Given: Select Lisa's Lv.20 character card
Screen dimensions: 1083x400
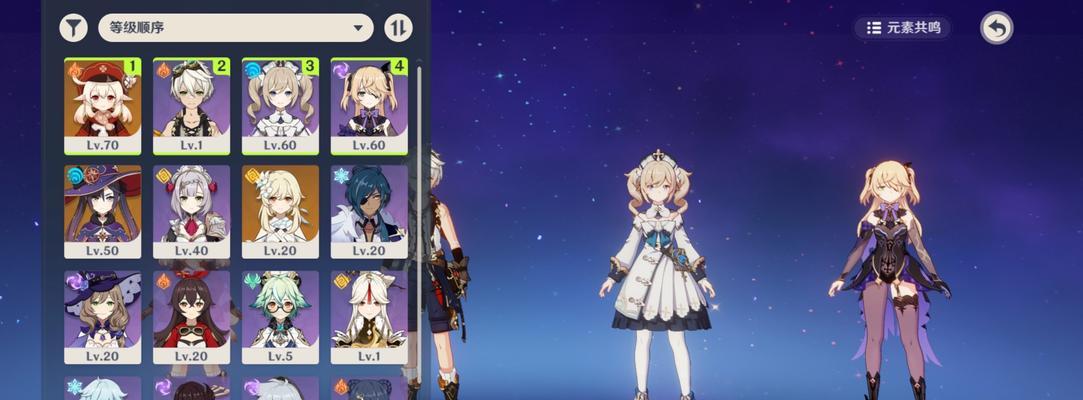Looking at the screenshot, I should [x=102, y=317].
